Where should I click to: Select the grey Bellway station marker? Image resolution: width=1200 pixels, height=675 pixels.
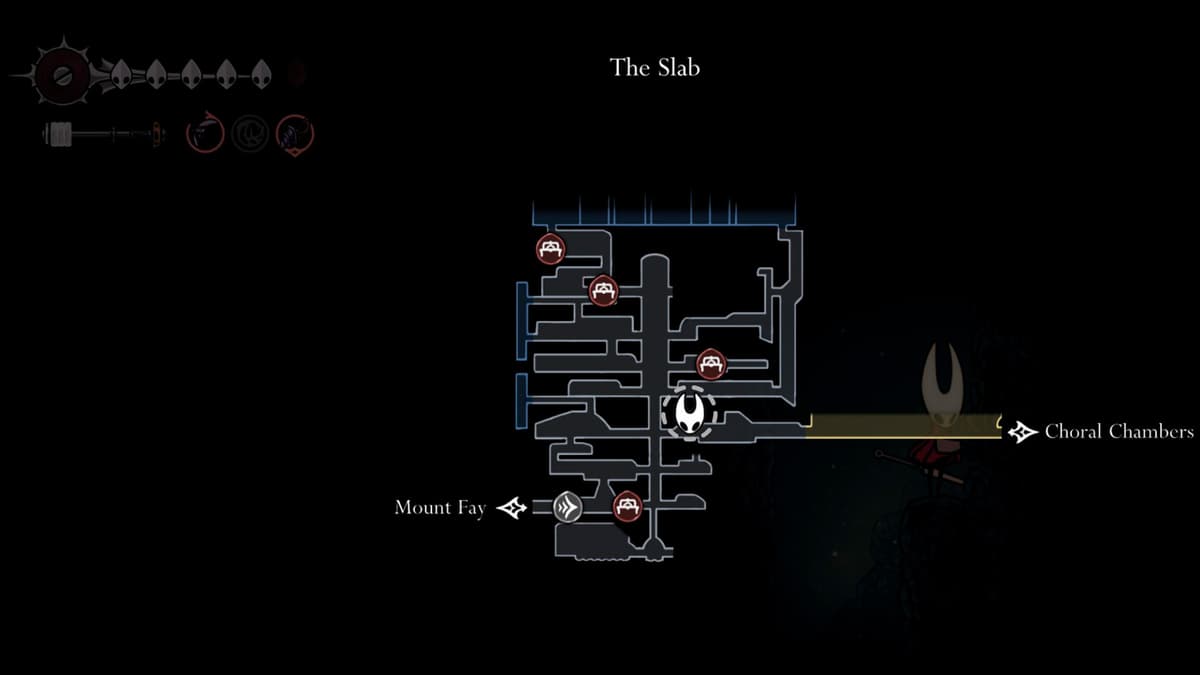pos(568,507)
